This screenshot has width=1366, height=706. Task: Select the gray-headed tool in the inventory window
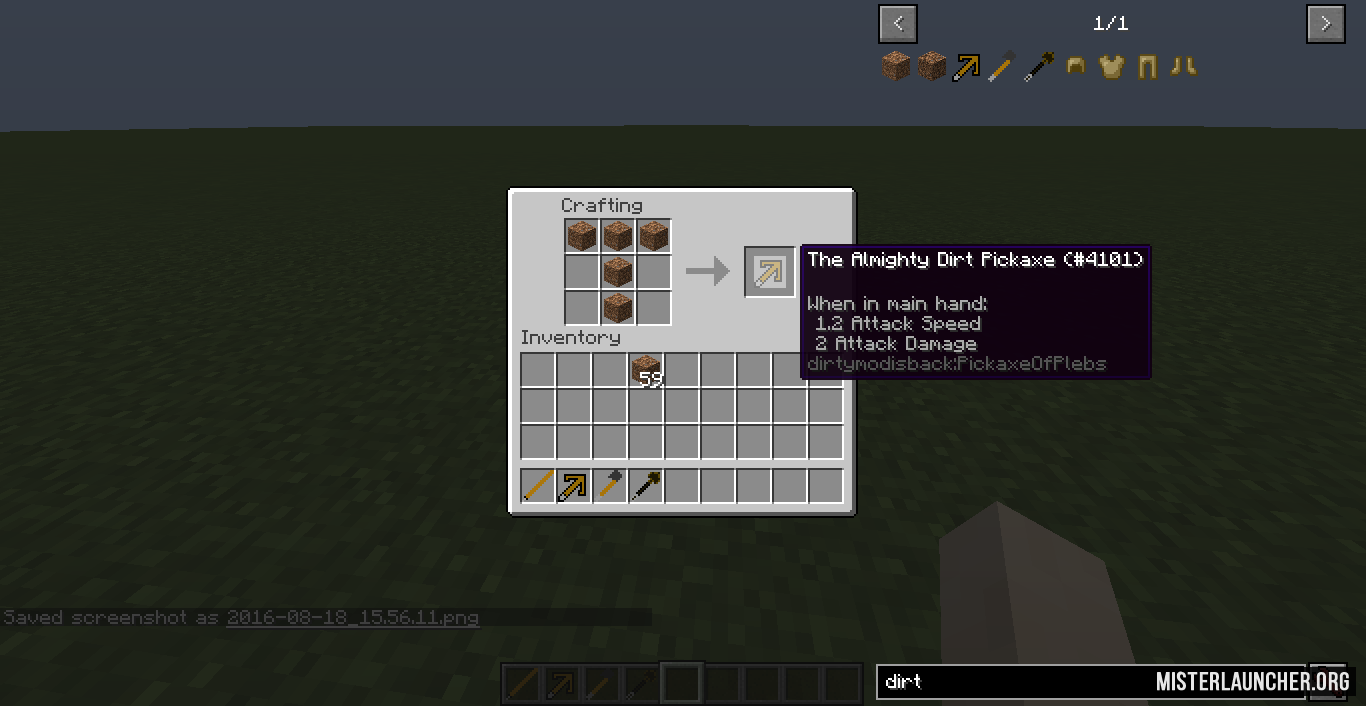[610, 486]
